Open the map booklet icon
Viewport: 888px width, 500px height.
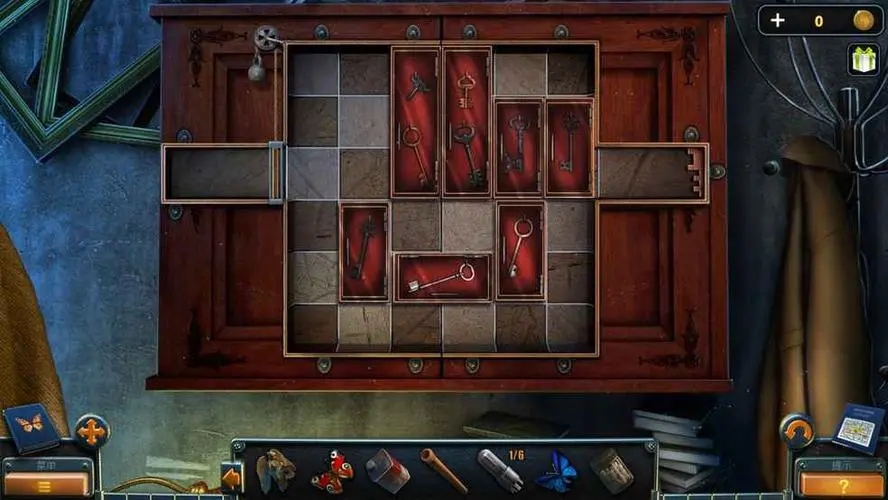(x=858, y=426)
